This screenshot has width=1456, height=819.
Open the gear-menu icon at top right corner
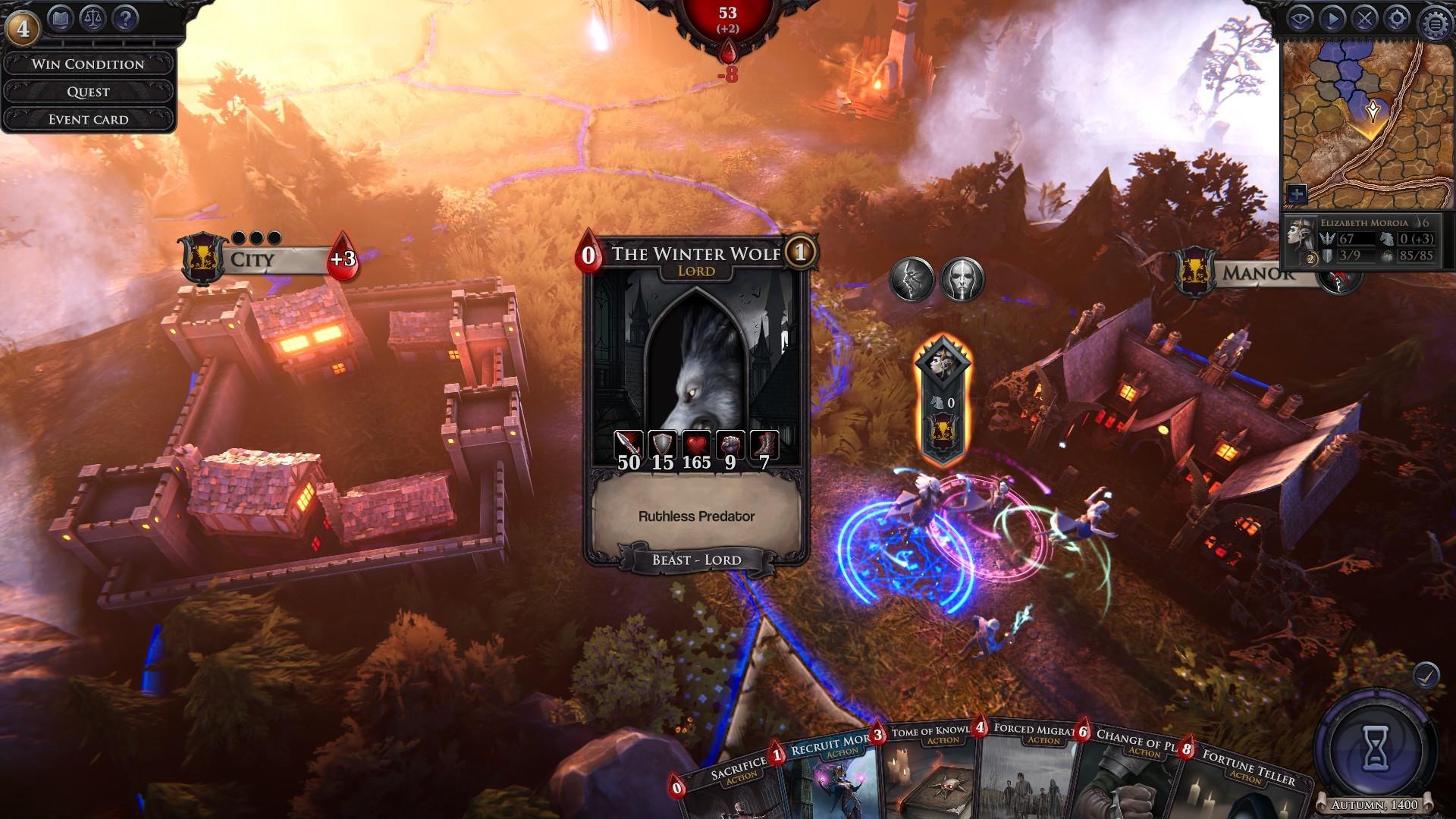tap(1436, 21)
